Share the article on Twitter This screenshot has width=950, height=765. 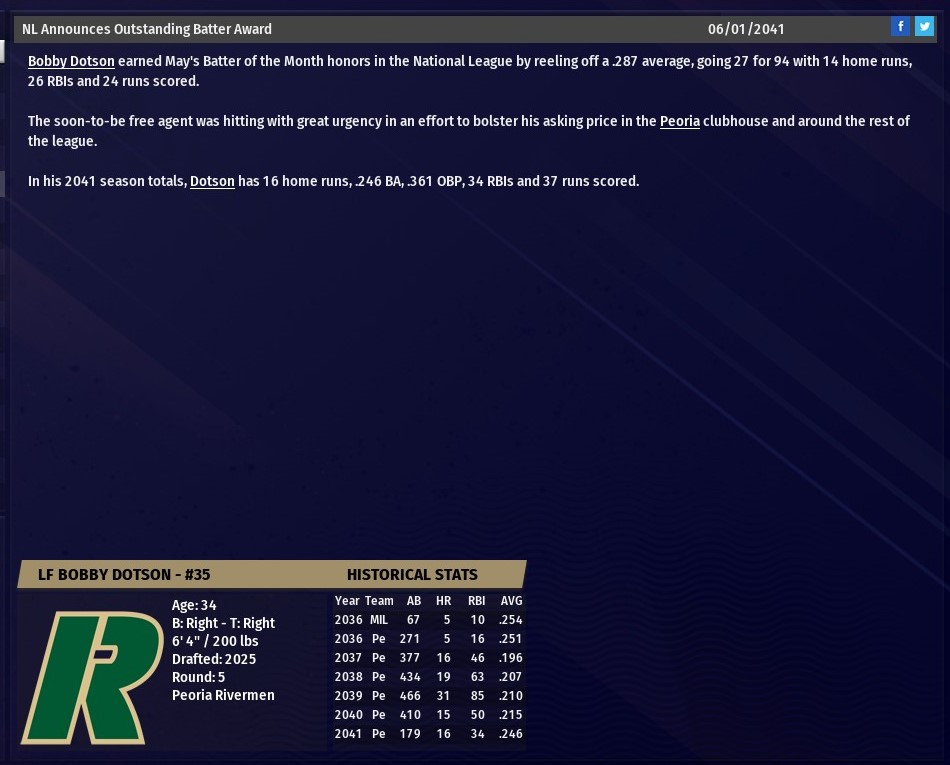(x=924, y=27)
